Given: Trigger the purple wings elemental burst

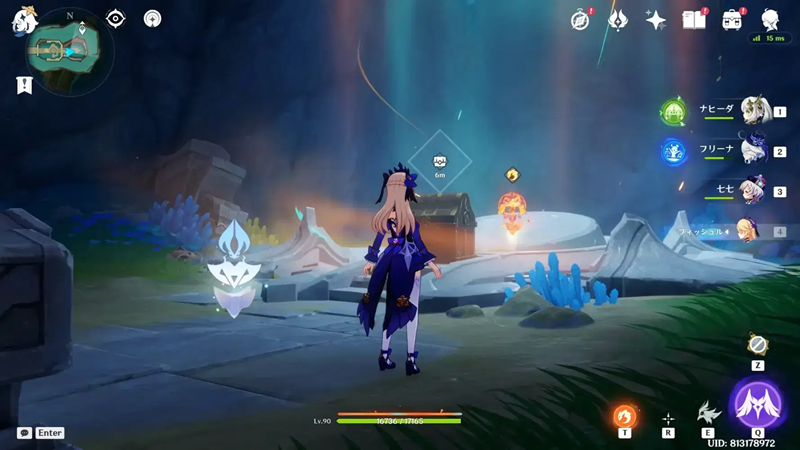Looking at the screenshot, I should click(757, 404).
